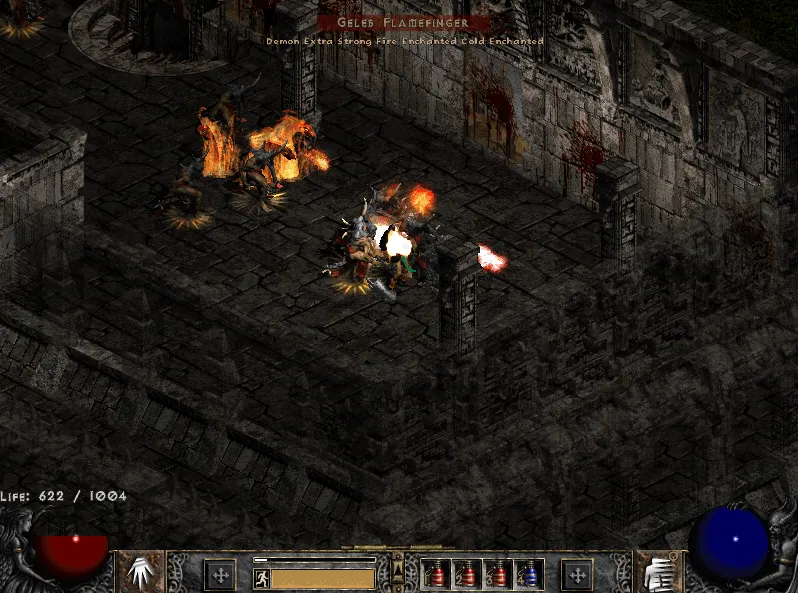
Task: Click the left cross-arrows panel button
Action: (x=220, y=575)
